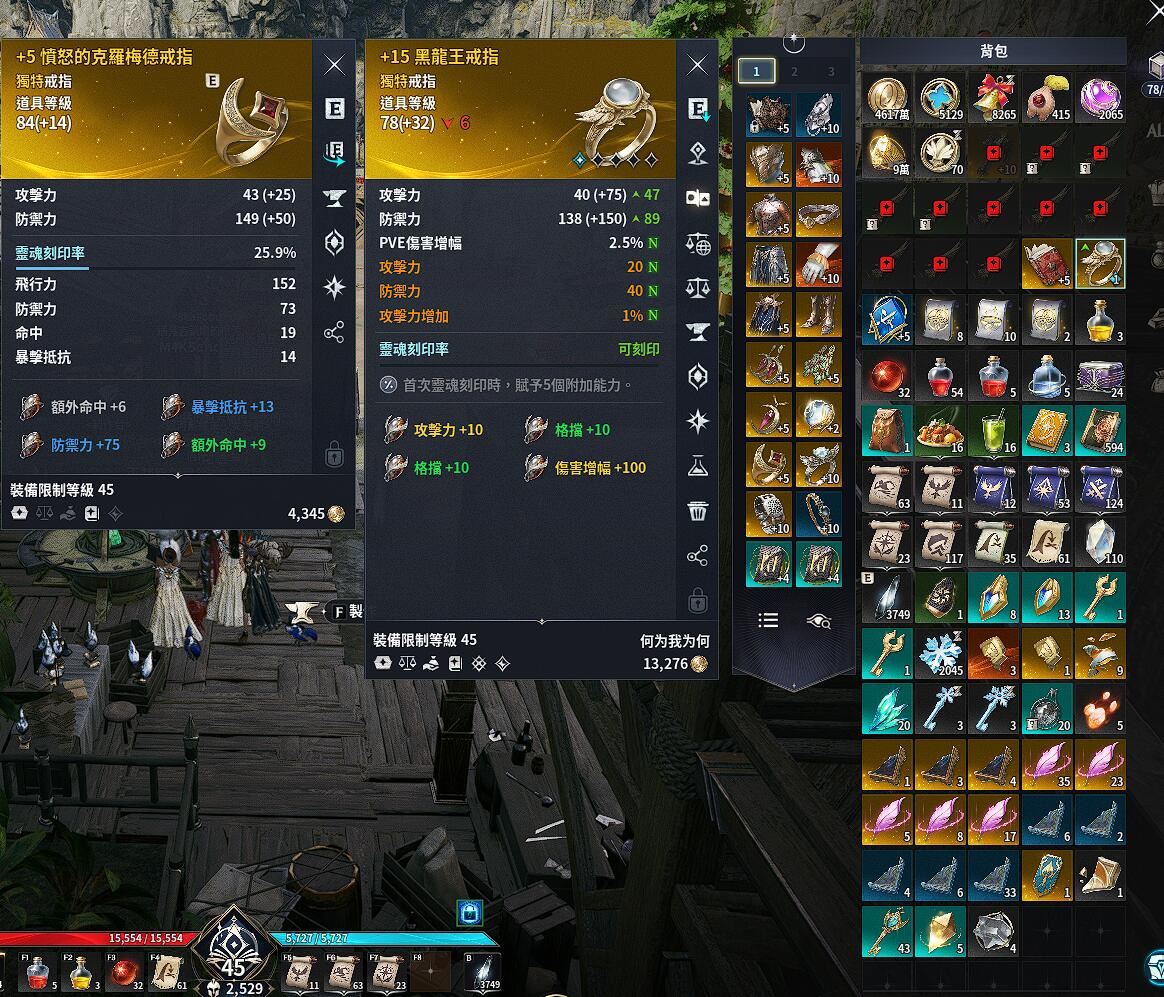1164x997 pixels.
Task: Open the equipment list view icon
Action: point(768,621)
